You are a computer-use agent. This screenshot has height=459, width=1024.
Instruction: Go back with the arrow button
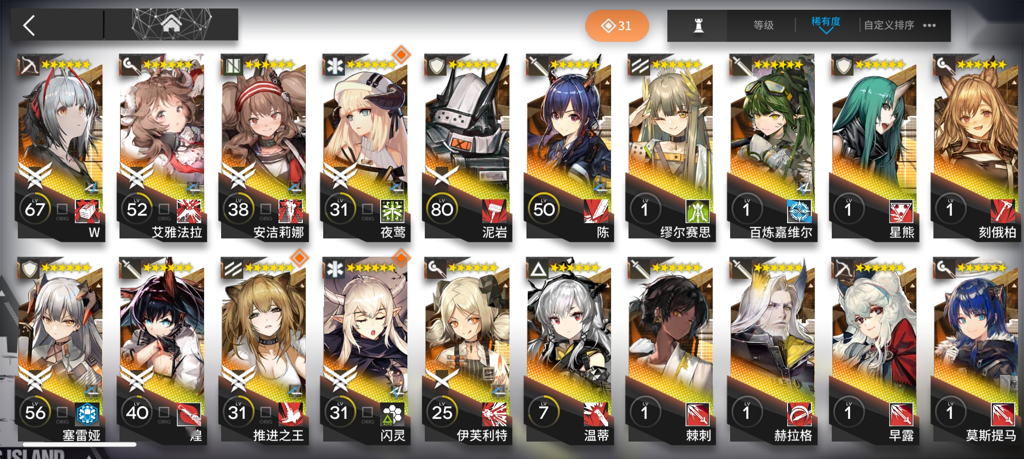30,25
